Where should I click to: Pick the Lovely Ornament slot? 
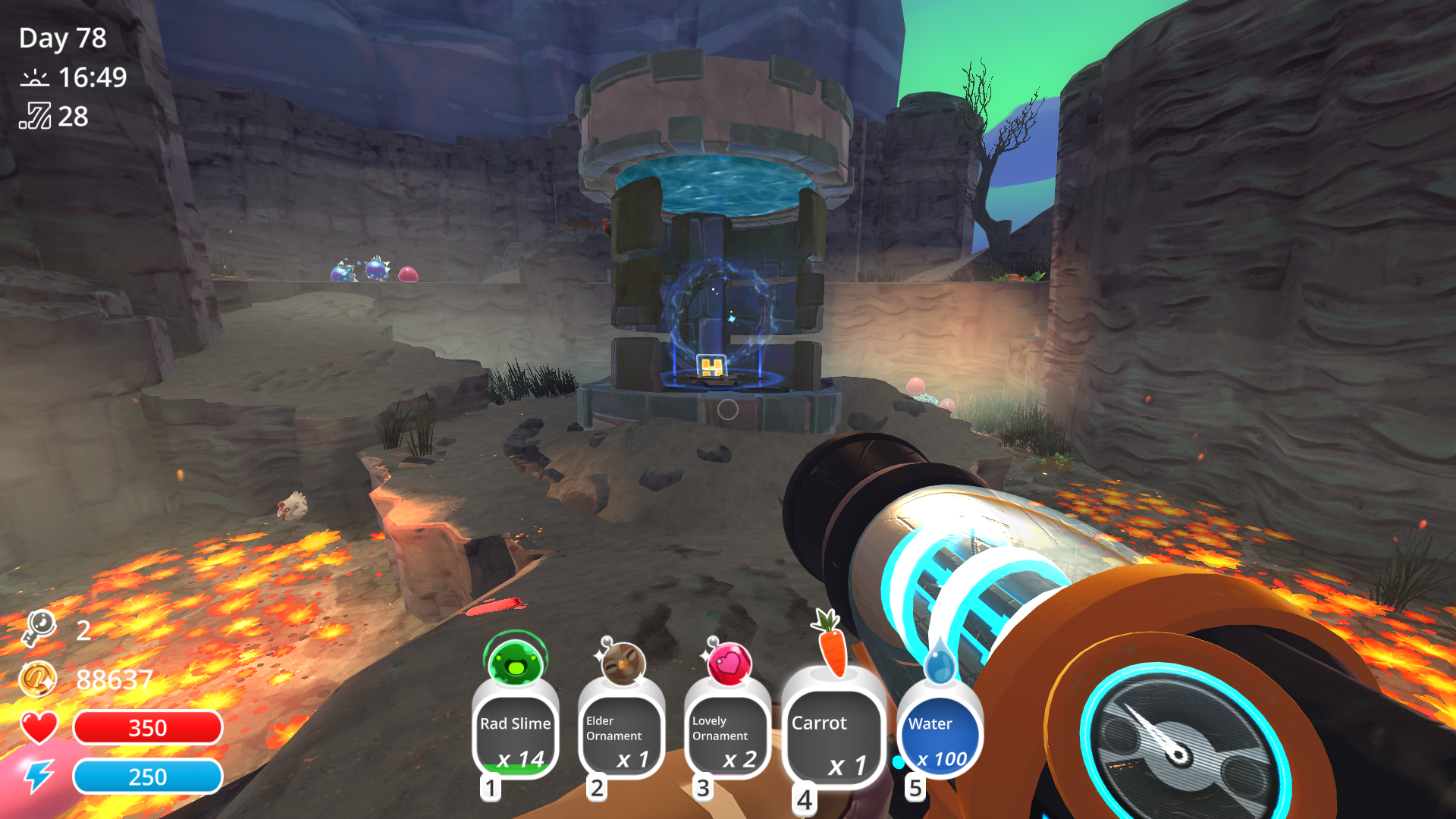point(727,736)
